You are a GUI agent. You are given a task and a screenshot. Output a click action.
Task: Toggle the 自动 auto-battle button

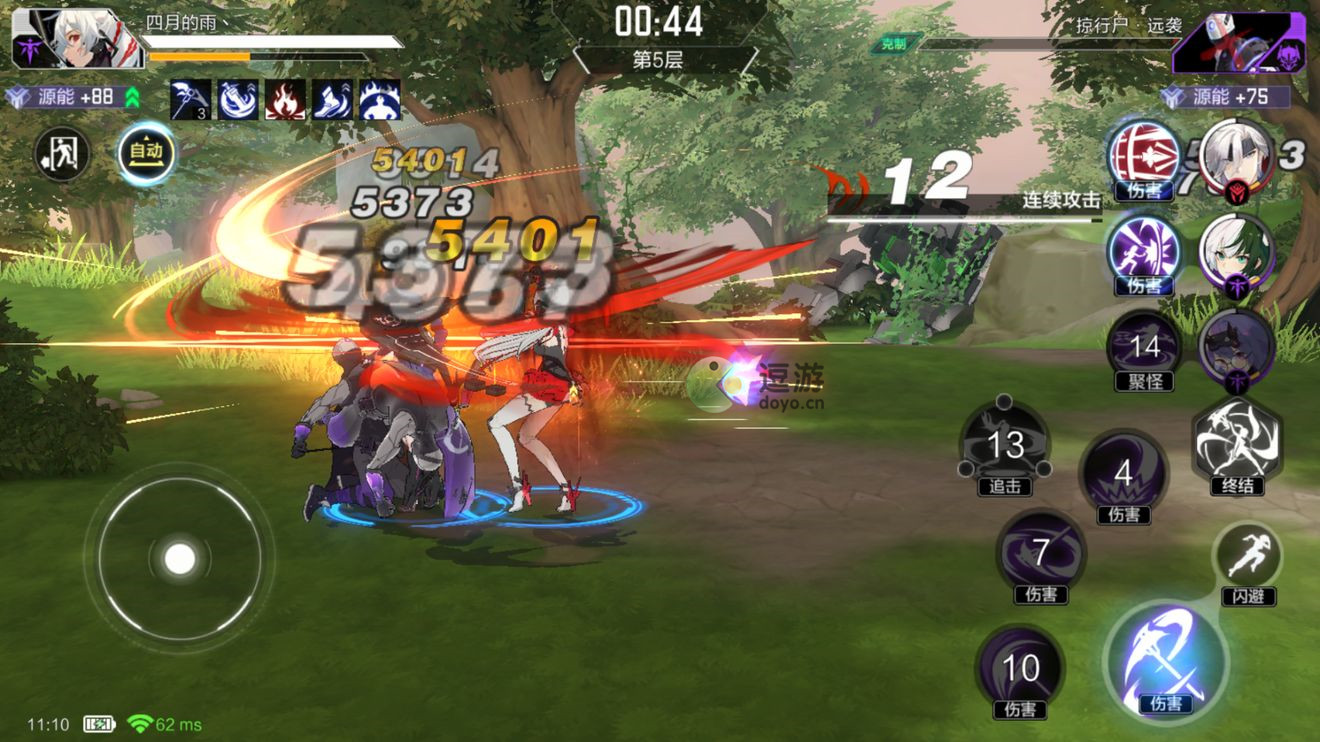[x=146, y=154]
